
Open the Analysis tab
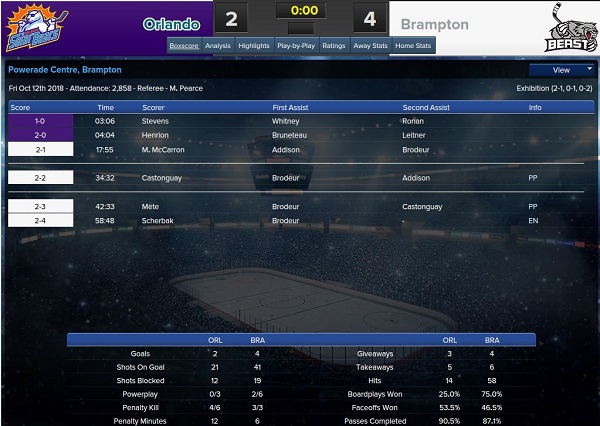click(x=217, y=46)
